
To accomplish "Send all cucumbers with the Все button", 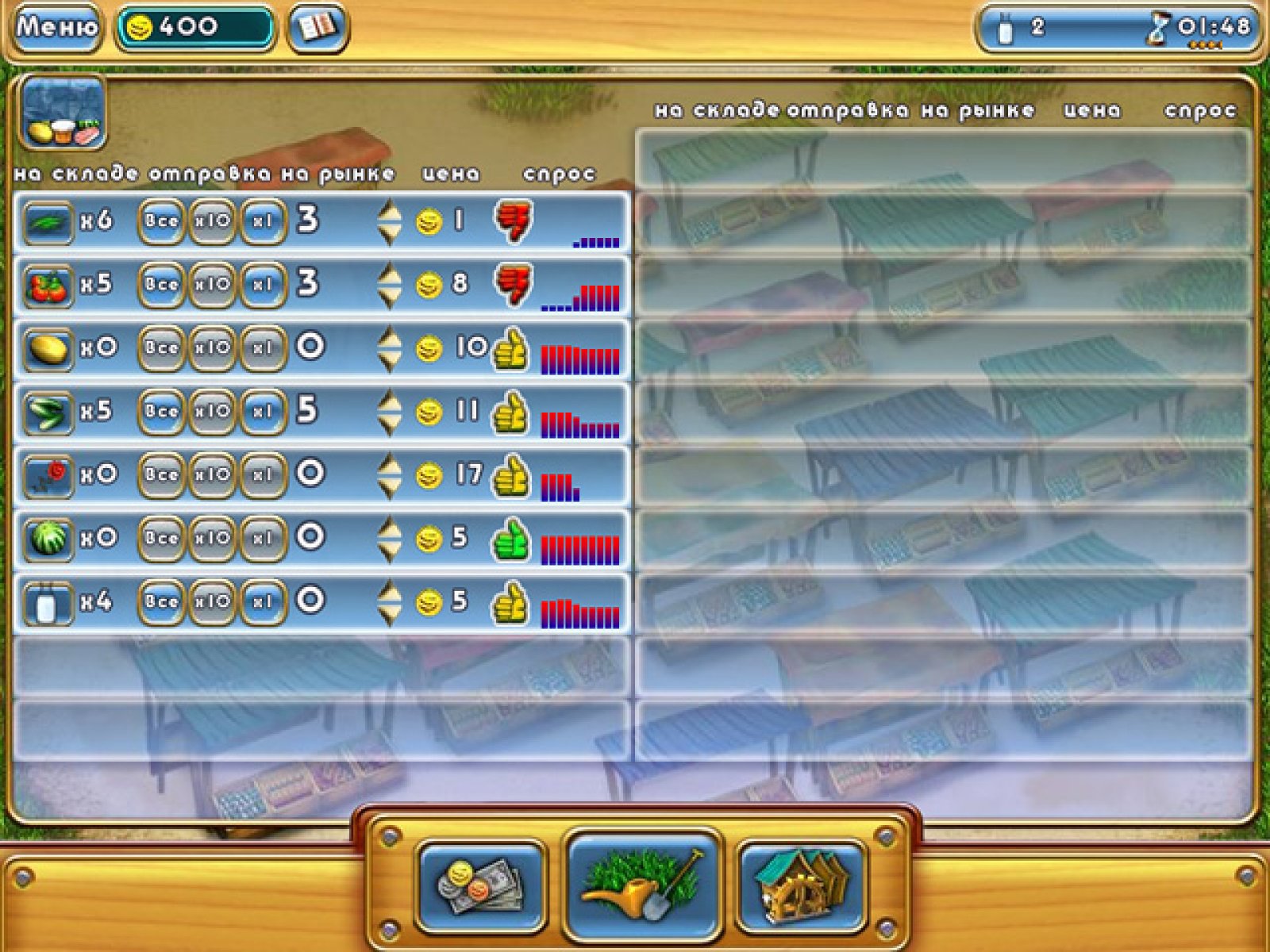I will click(161, 412).
